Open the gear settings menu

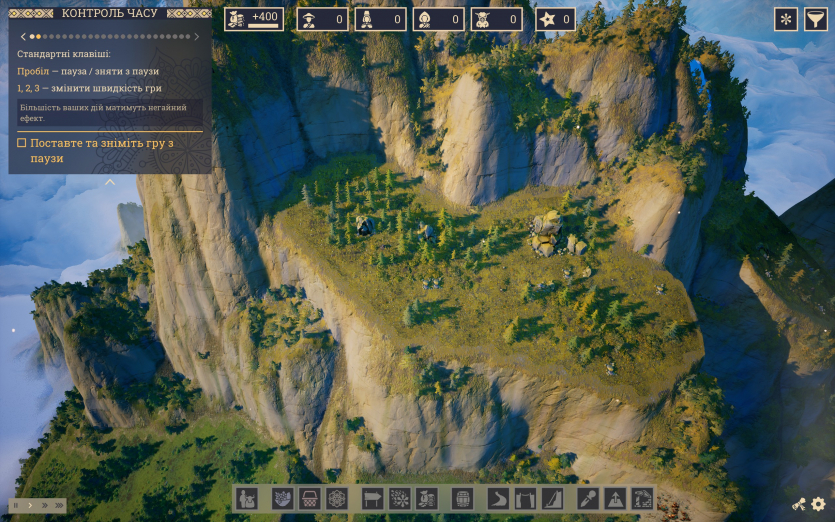coord(818,505)
